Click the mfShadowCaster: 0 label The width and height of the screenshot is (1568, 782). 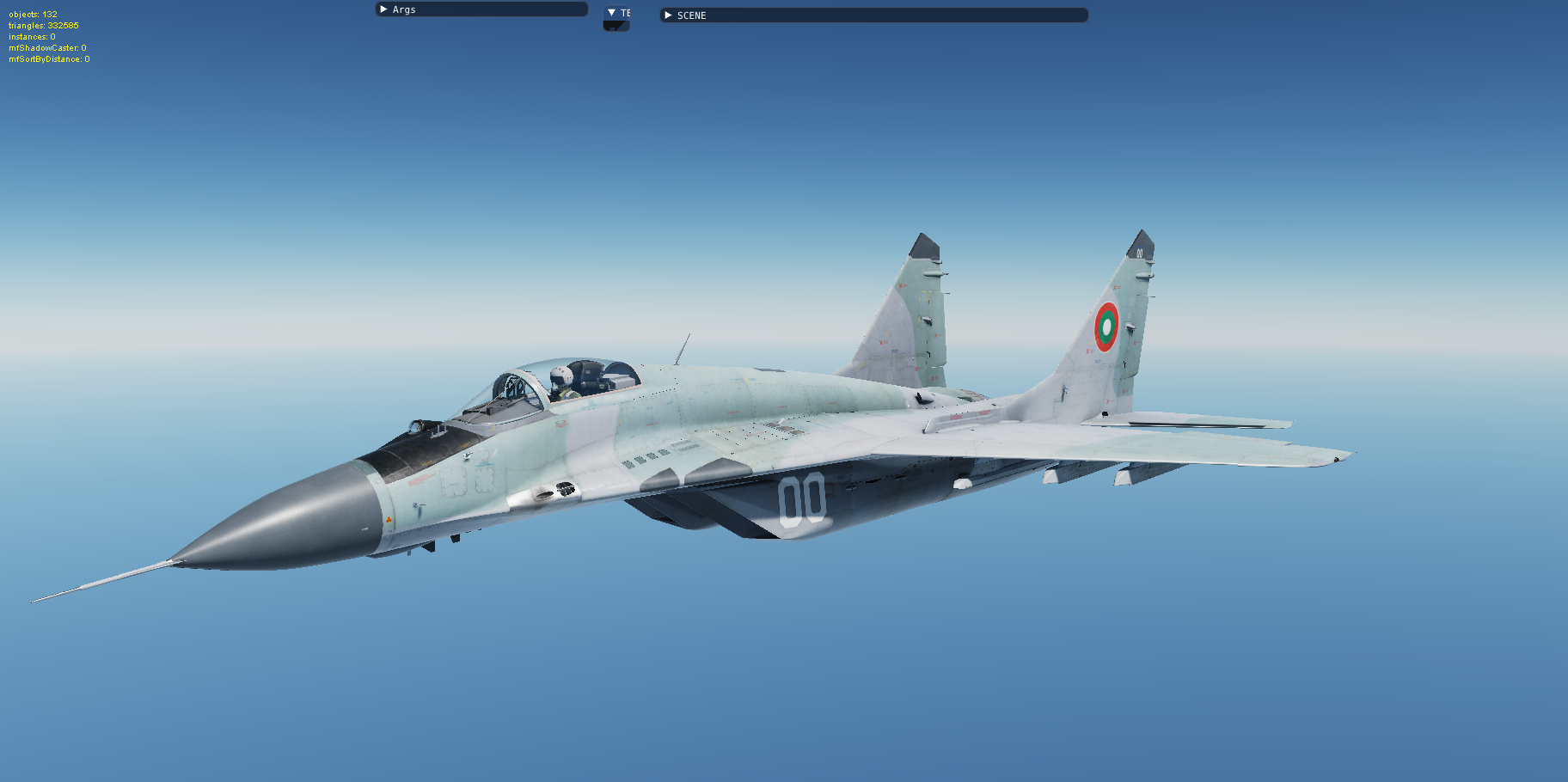[46, 47]
